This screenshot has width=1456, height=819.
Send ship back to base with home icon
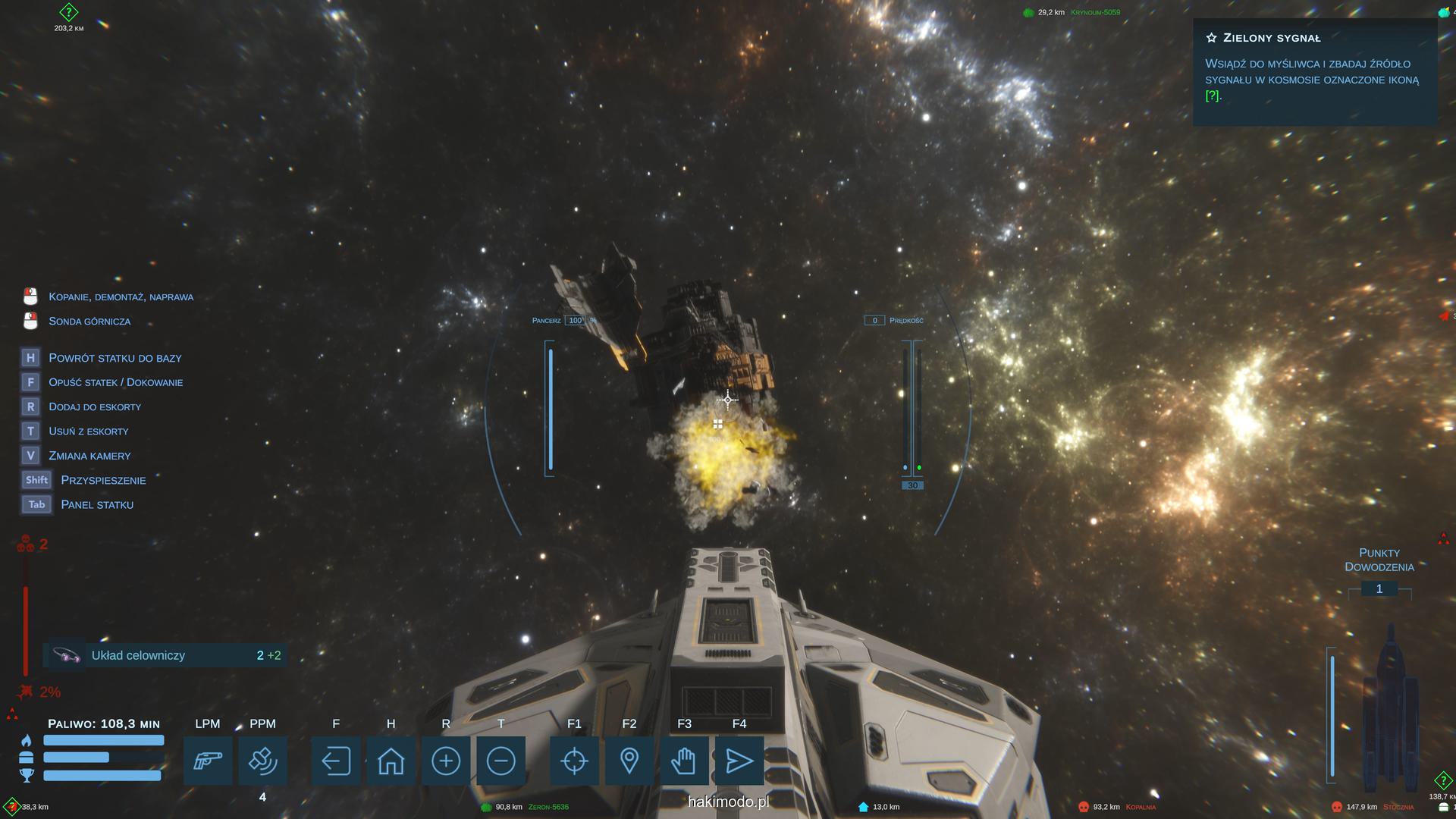point(391,761)
